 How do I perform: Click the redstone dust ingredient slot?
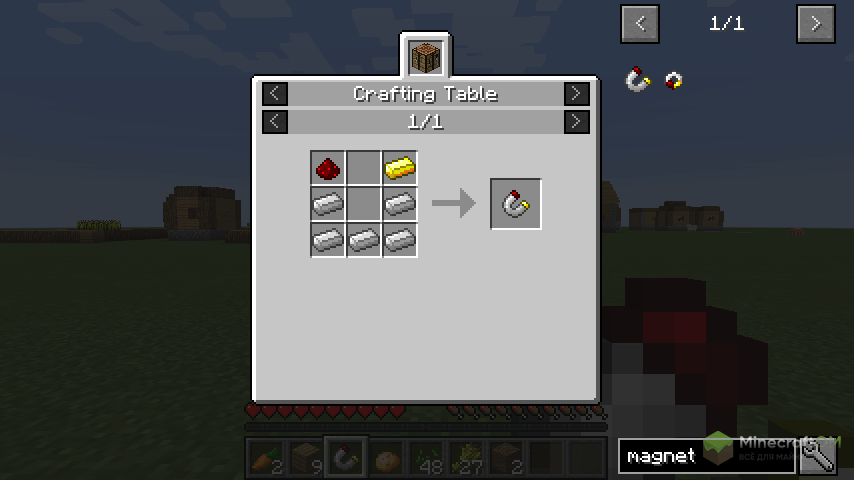[x=327, y=168]
